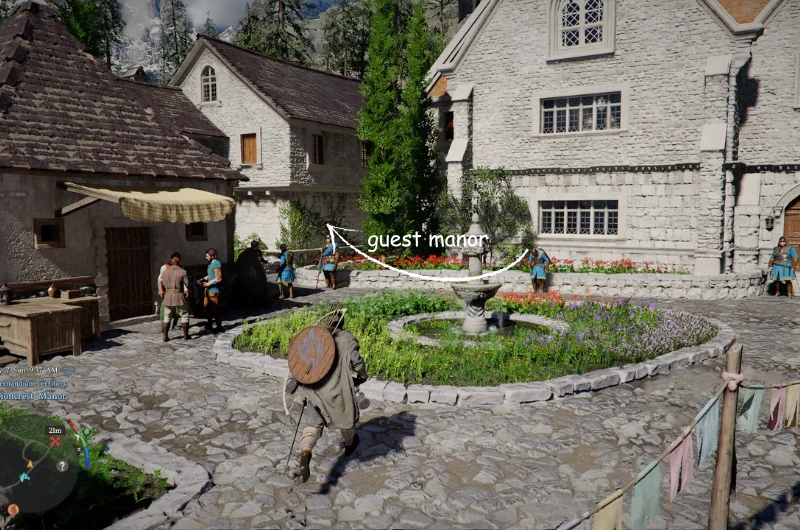The width and height of the screenshot is (800, 530).
Task: Select the question mark marker on the minimap
Action: (x=62, y=465)
